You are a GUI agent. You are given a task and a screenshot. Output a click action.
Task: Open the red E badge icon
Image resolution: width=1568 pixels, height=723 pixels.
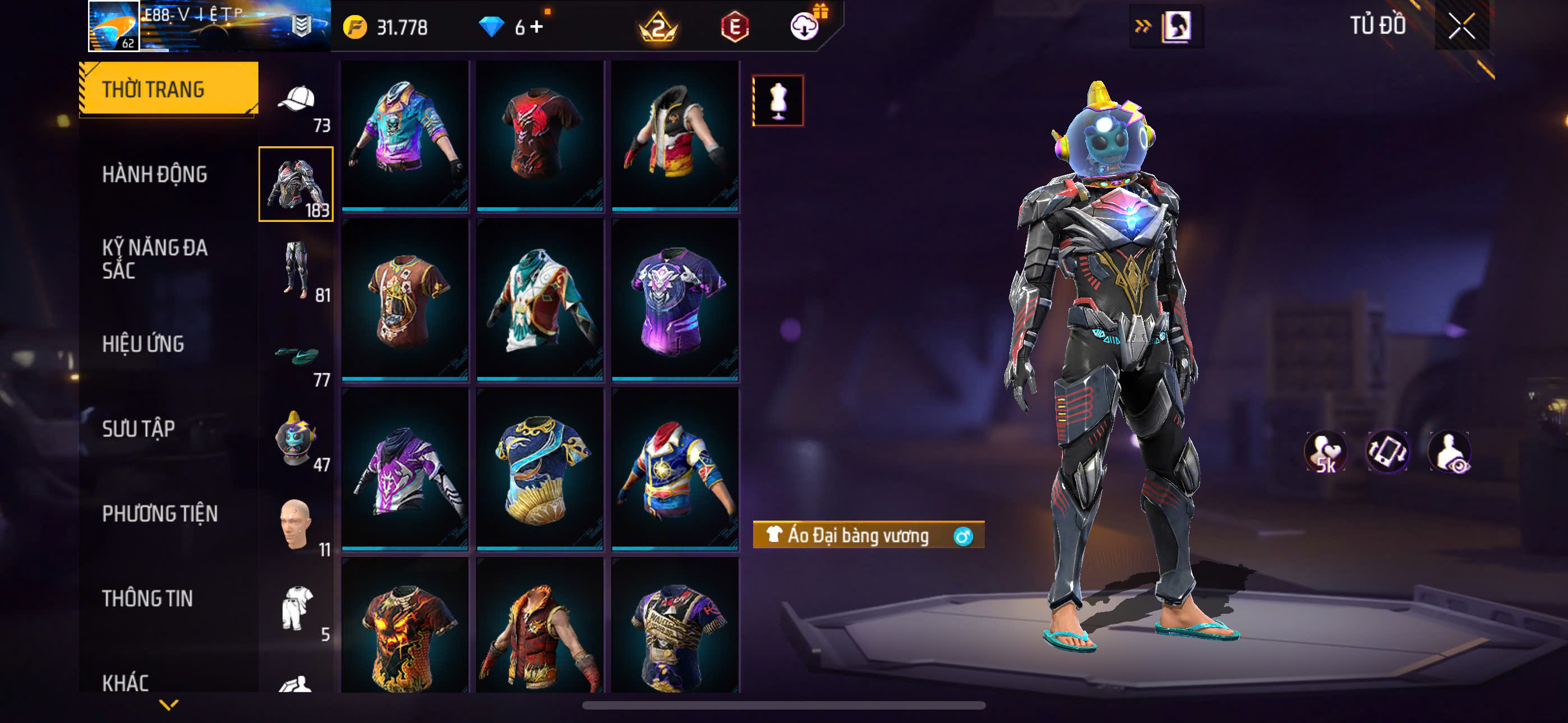(x=735, y=27)
